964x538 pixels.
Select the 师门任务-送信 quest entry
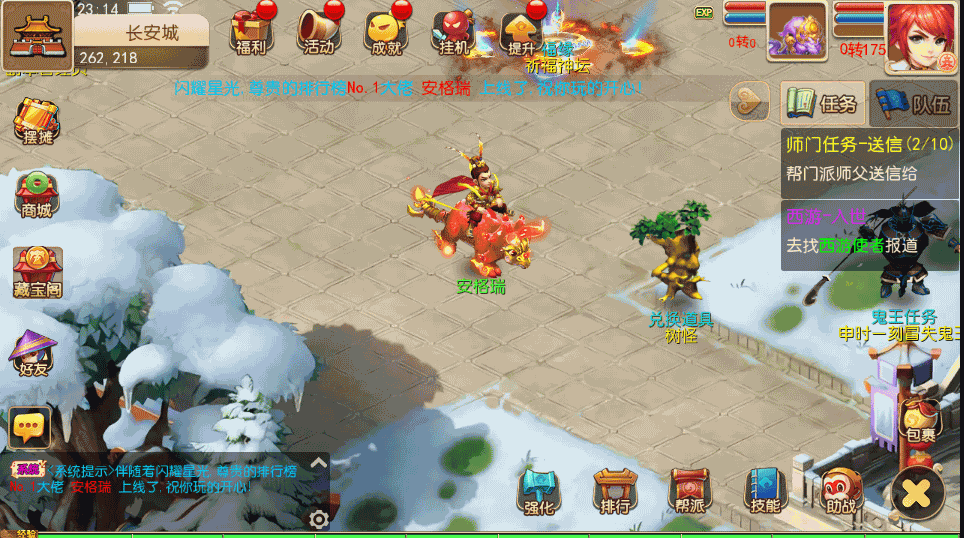[x=868, y=157]
